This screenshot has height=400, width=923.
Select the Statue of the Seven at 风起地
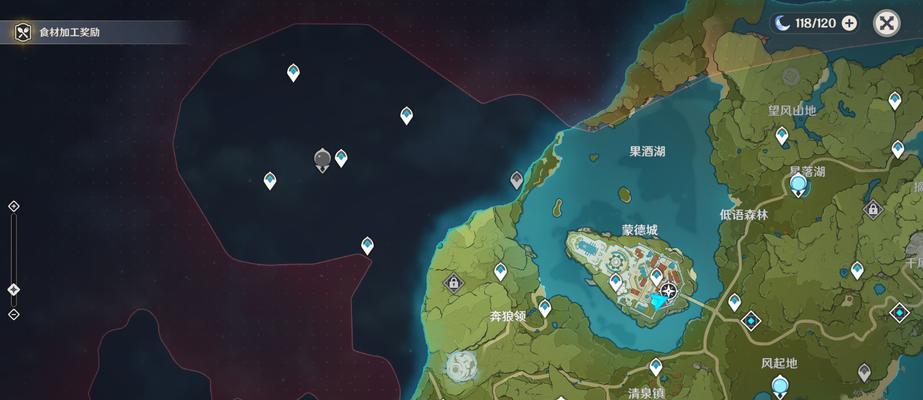(x=779, y=386)
